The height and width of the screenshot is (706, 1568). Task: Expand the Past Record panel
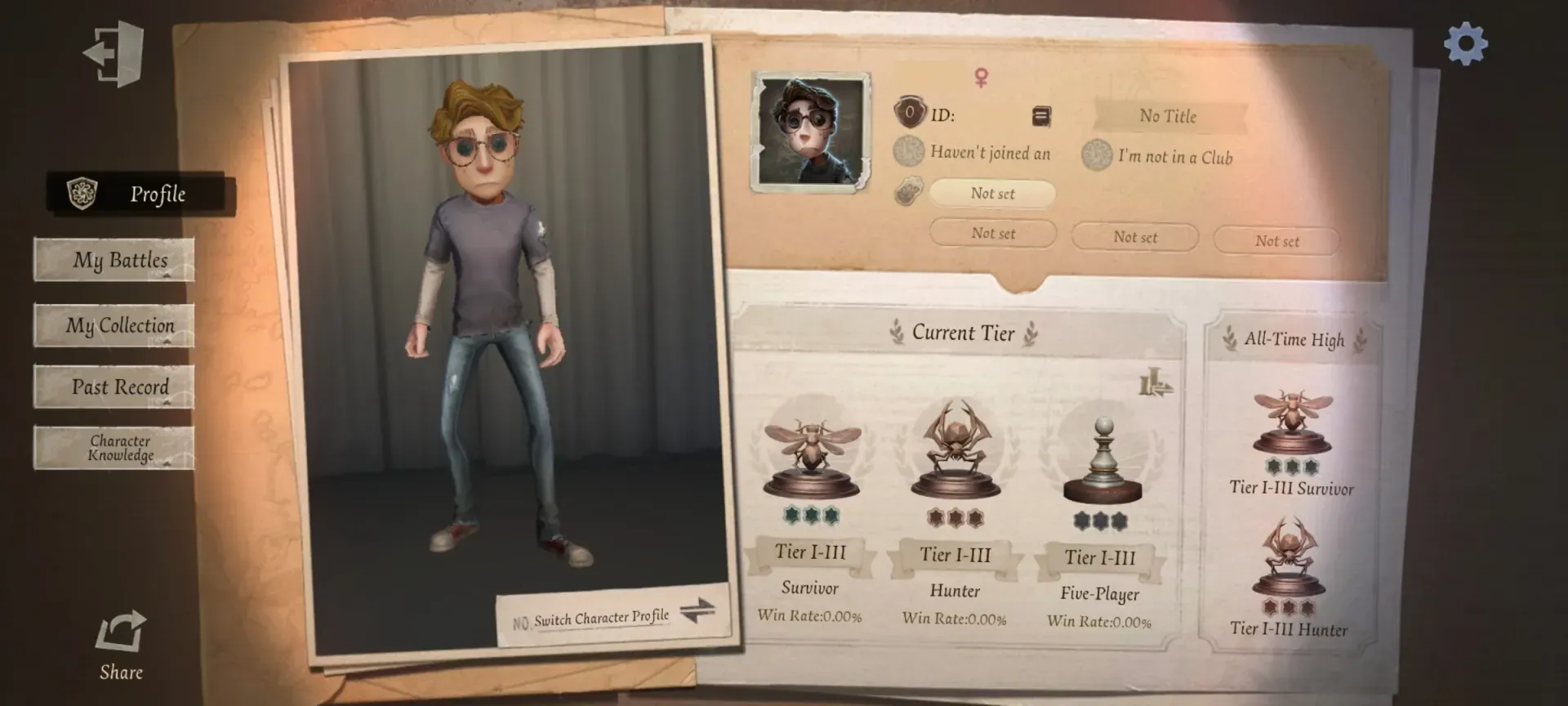tap(114, 386)
